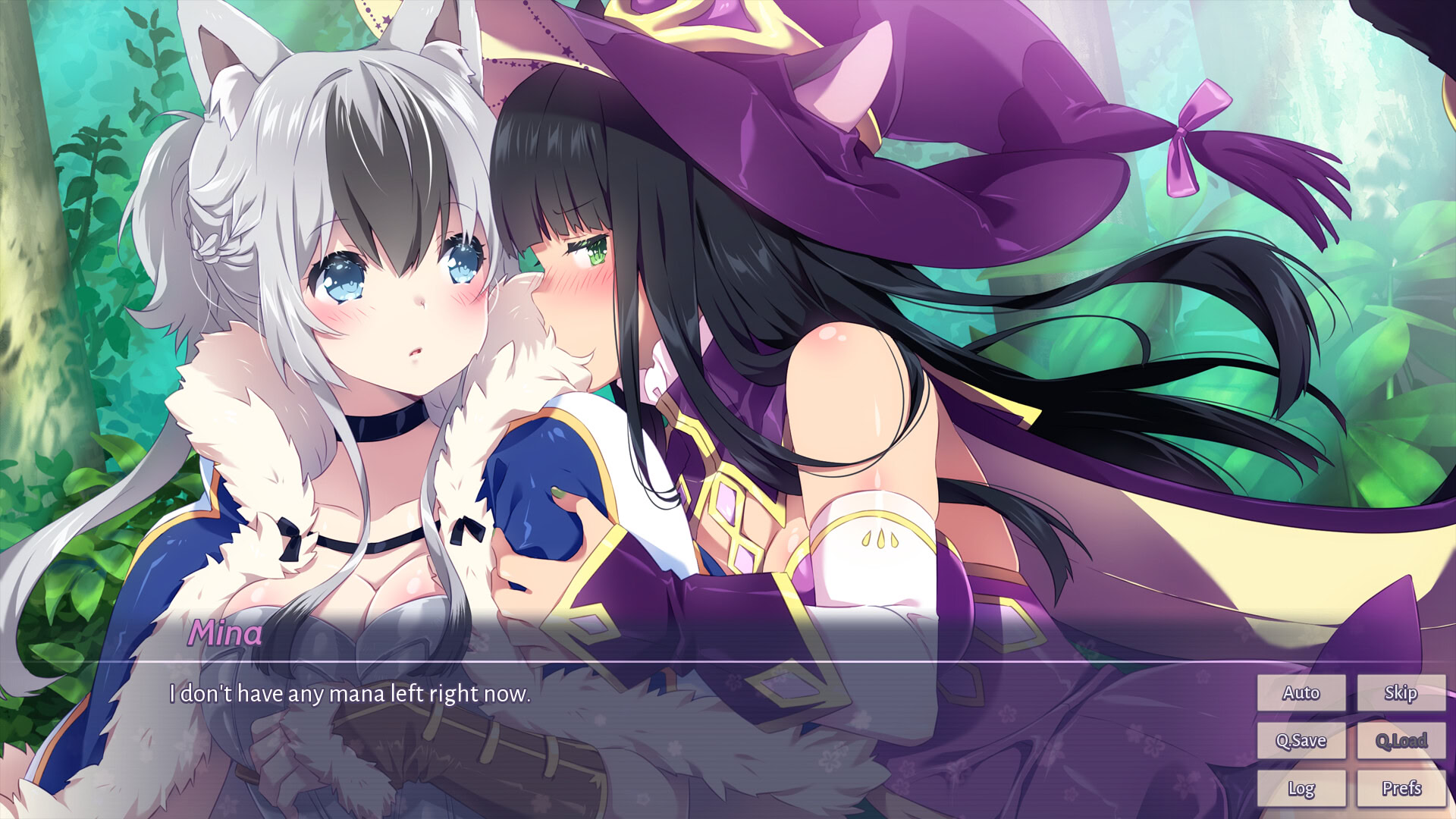Click the line 'I don't have any mana left'
The height and width of the screenshot is (819, 1456).
click(x=350, y=693)
